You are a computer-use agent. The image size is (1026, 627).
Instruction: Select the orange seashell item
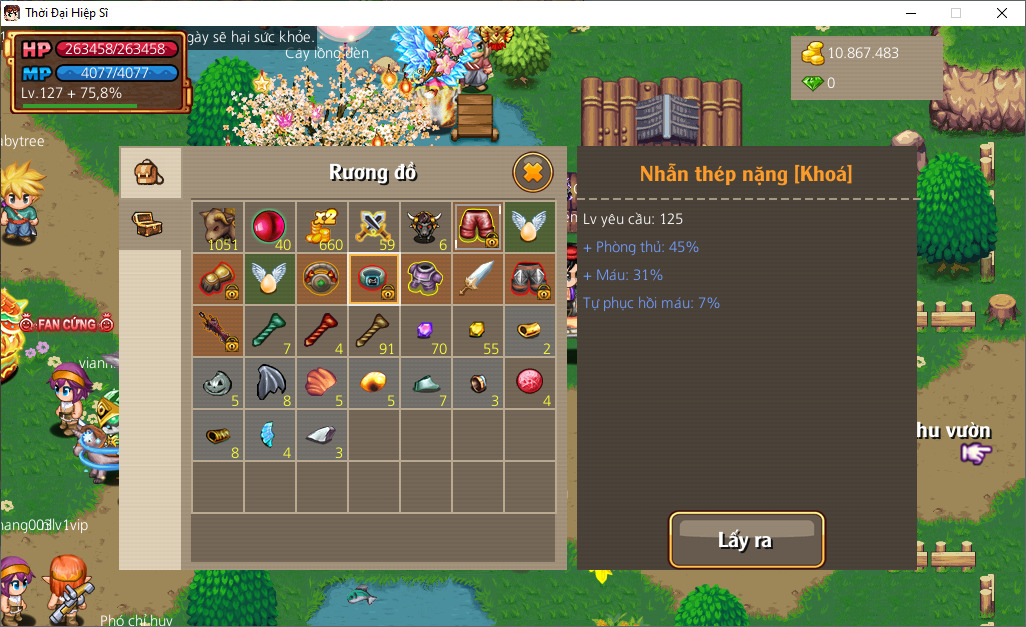coord(322,382)
